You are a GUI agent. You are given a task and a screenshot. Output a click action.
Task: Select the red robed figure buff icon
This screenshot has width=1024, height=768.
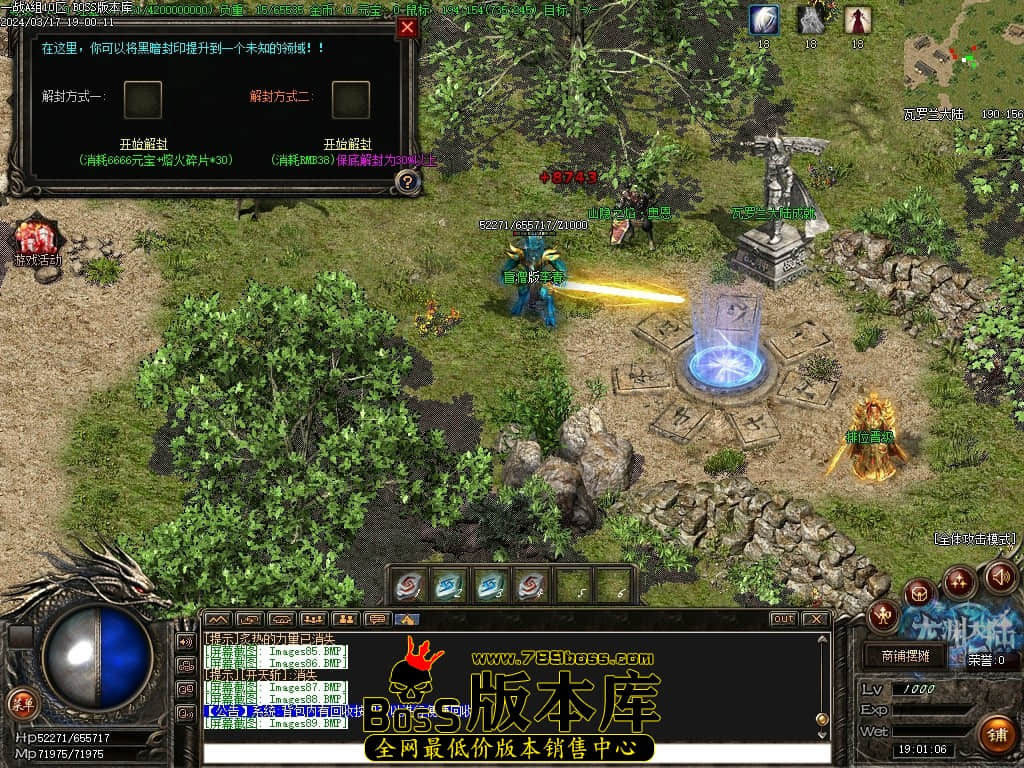point(857,20)
